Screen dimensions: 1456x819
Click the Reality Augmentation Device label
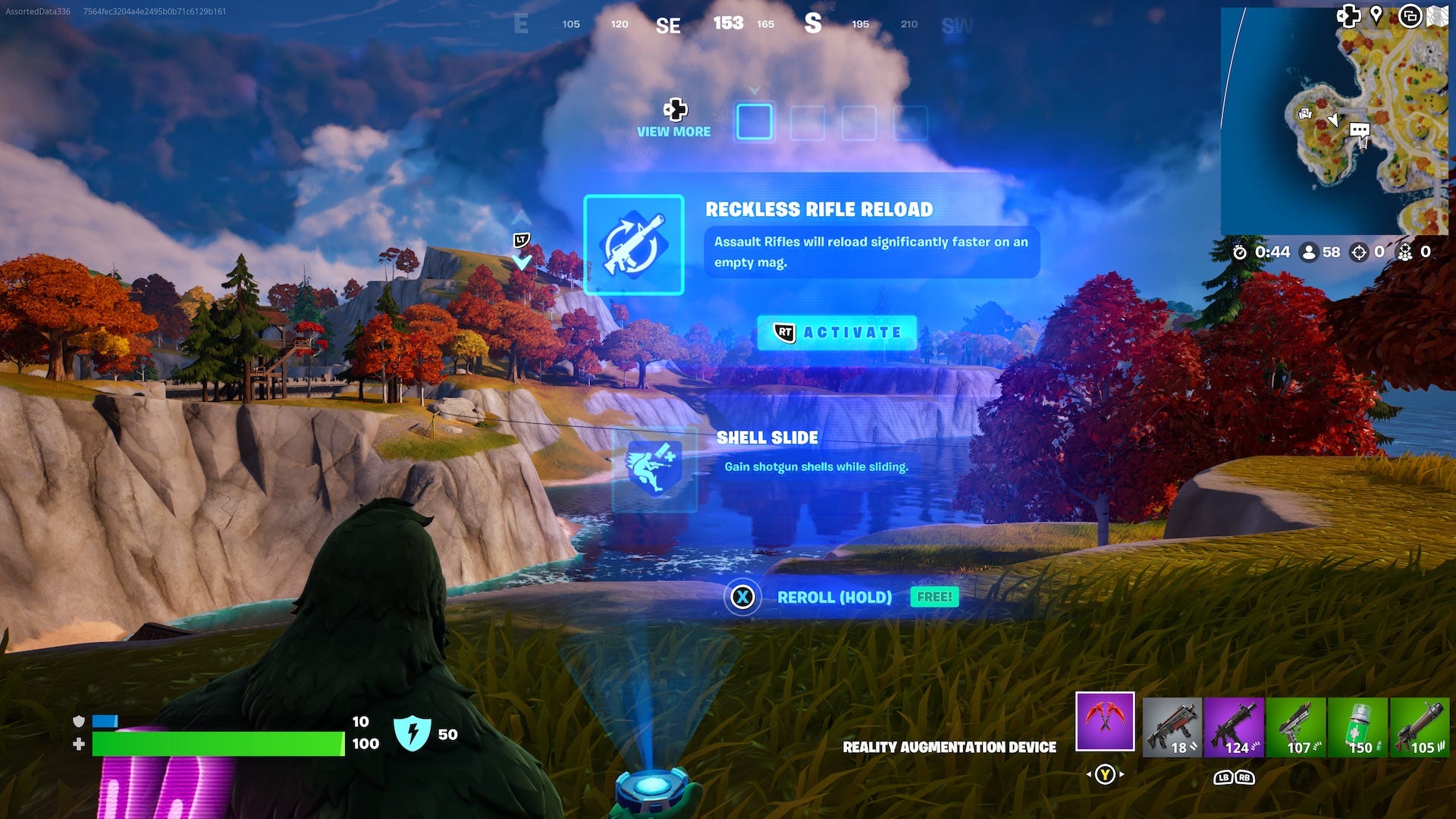[x=949, y=747]
